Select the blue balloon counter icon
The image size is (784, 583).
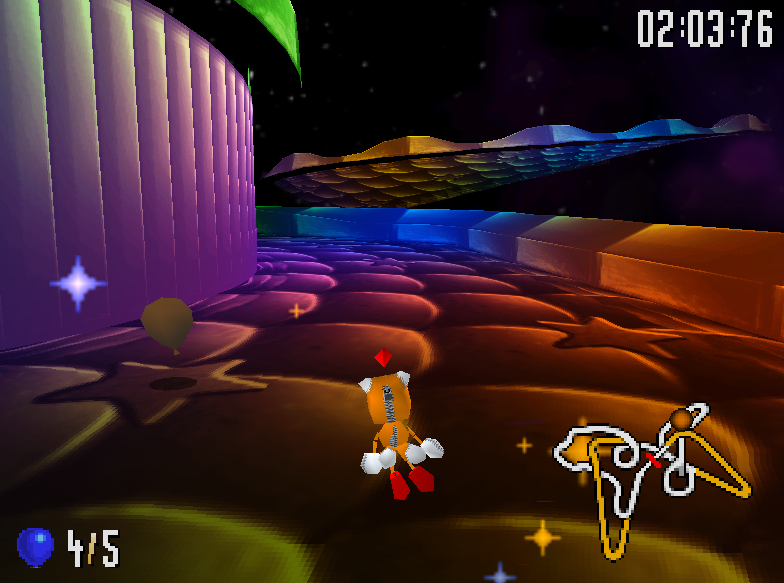point(35,546)
